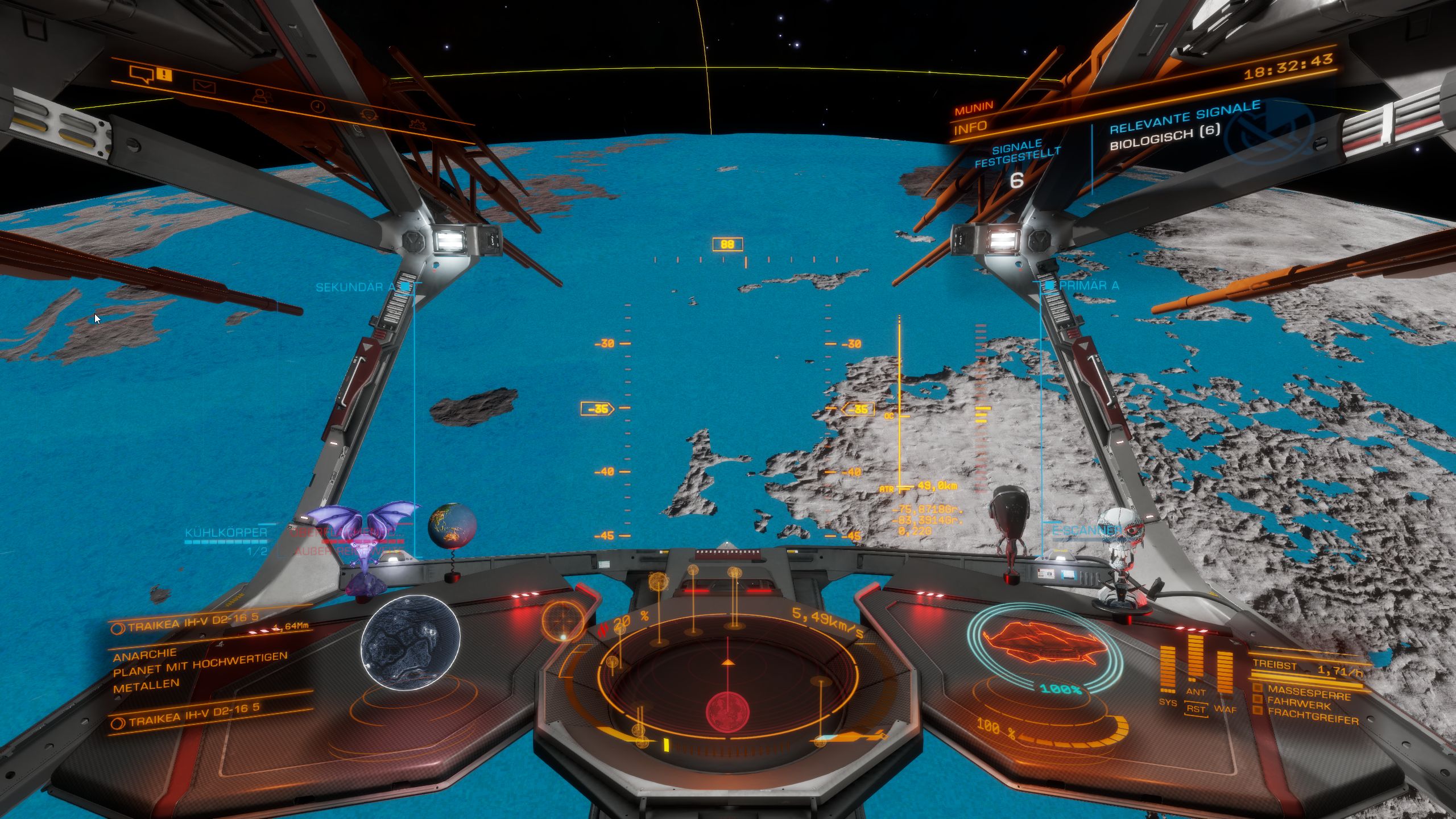Click the RST power reset label

[x=1196, y=709]
